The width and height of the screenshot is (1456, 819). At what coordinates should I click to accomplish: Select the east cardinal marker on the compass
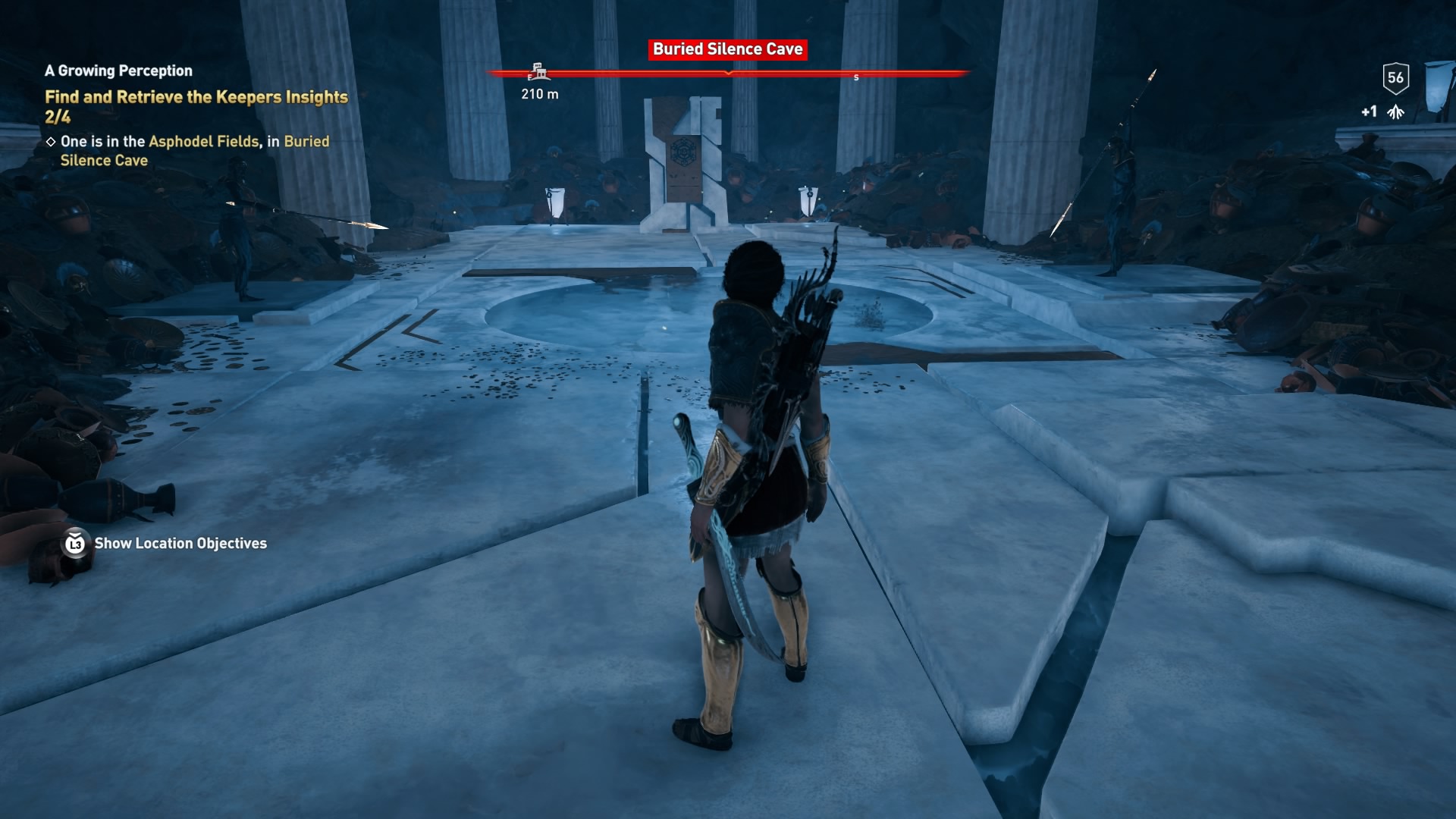(529, 77)
